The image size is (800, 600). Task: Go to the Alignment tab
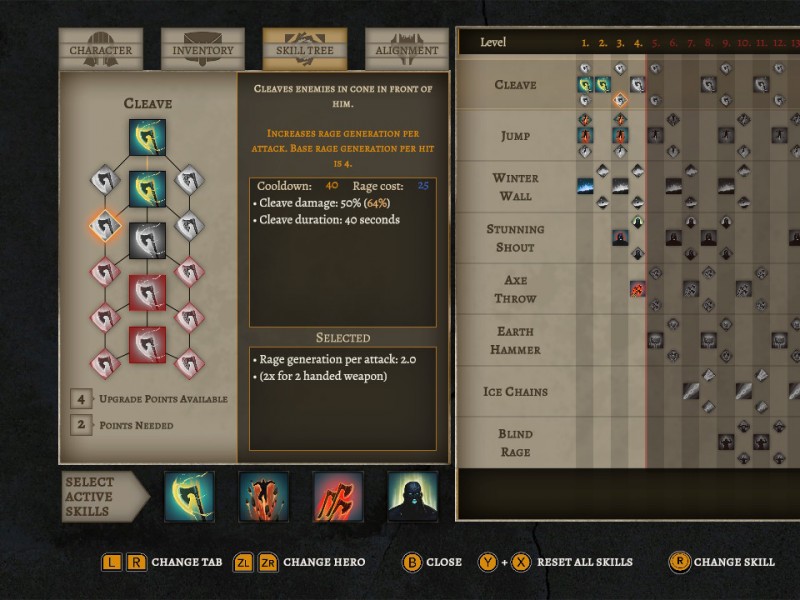pos(406,50)
